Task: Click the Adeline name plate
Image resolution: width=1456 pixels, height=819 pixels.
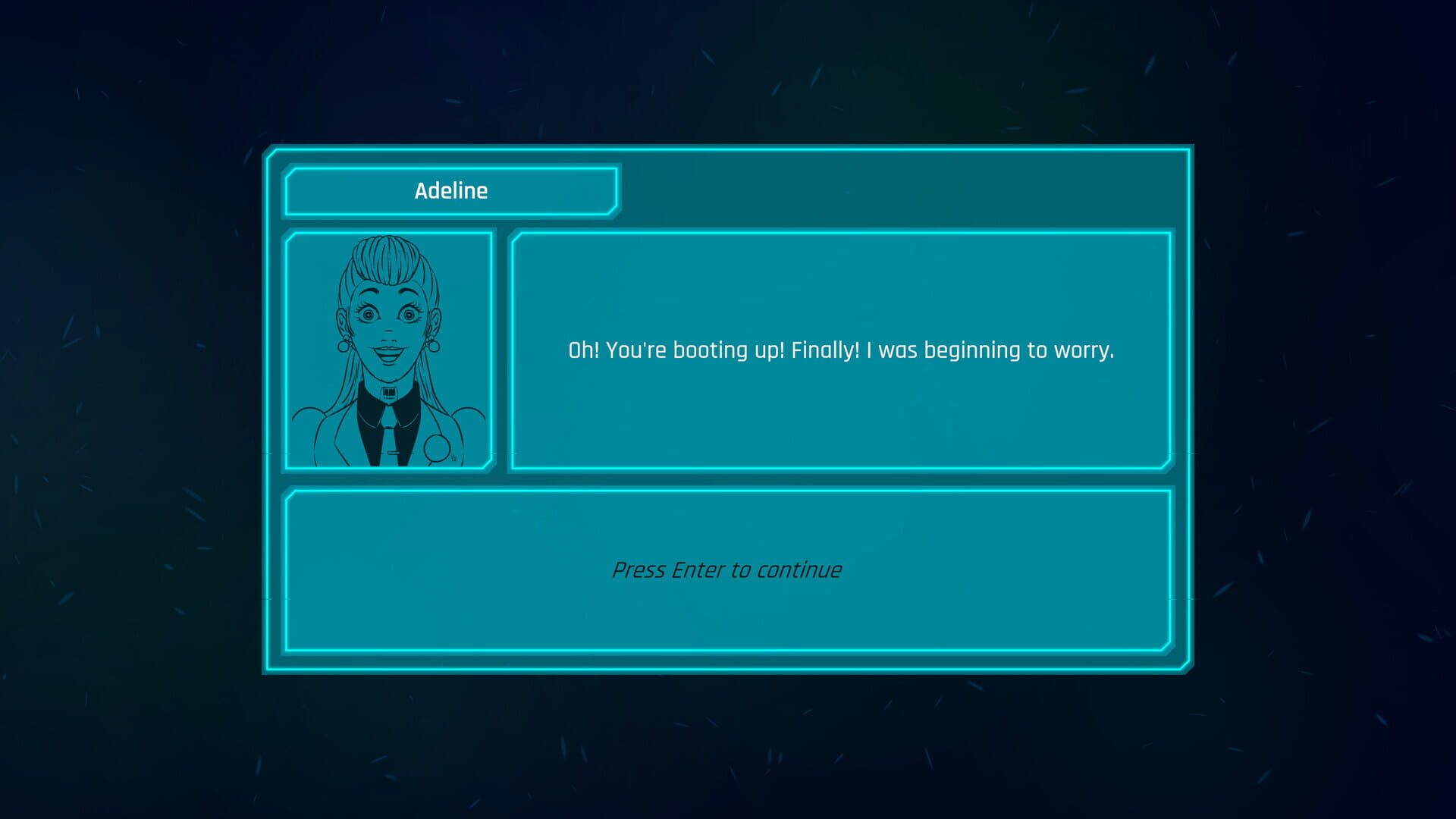Action: coord(450,190)
